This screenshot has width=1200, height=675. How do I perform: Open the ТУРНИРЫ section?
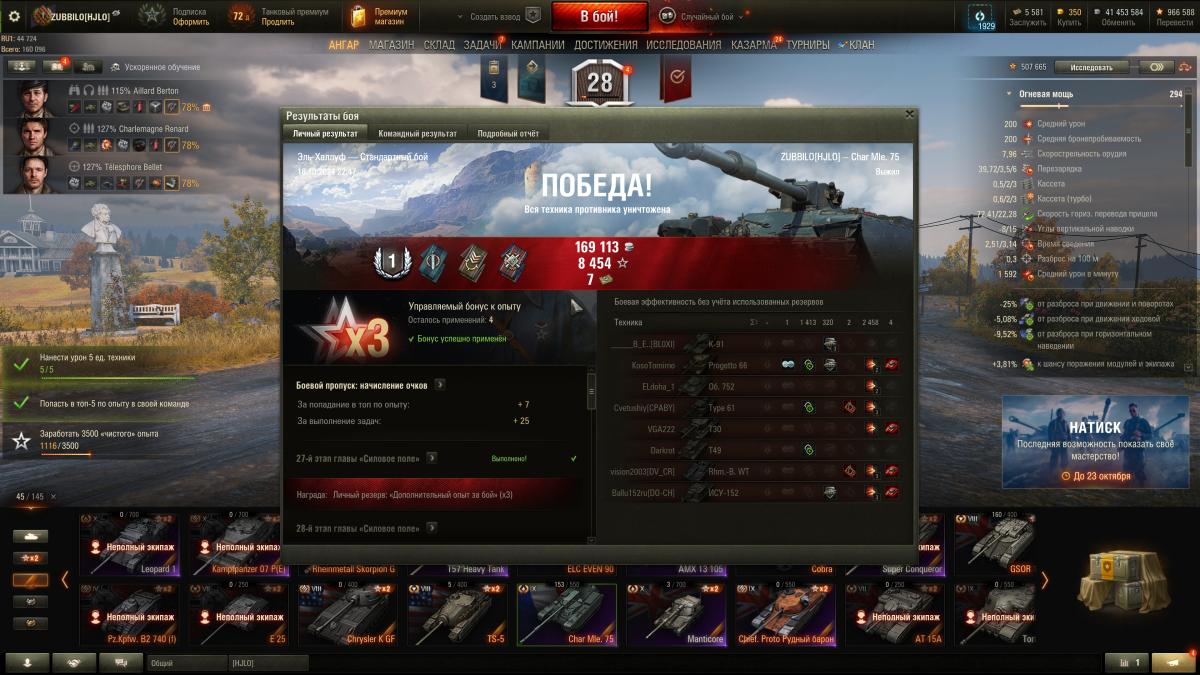tap(808, 45)
